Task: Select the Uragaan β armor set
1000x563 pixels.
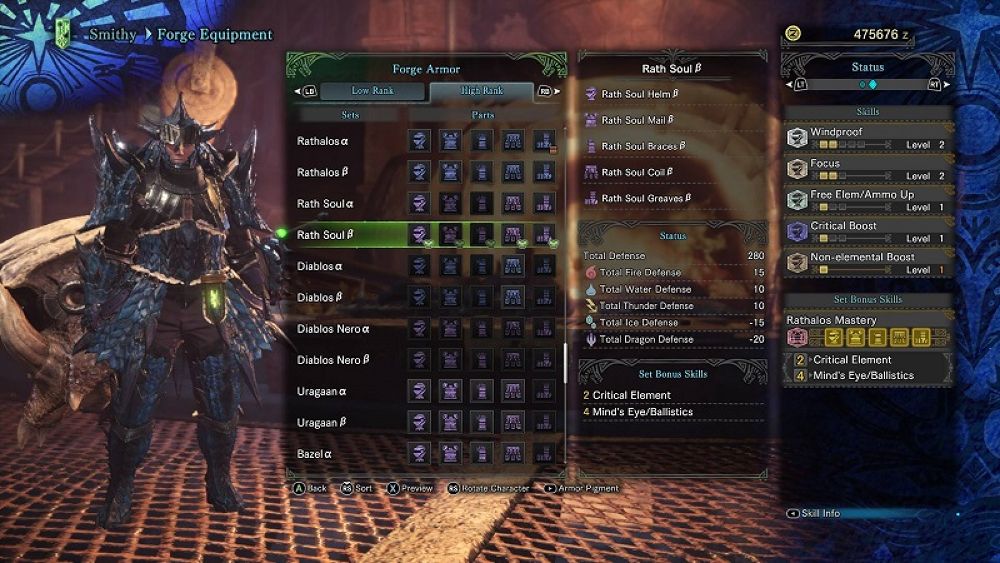Action: point(324,423)
